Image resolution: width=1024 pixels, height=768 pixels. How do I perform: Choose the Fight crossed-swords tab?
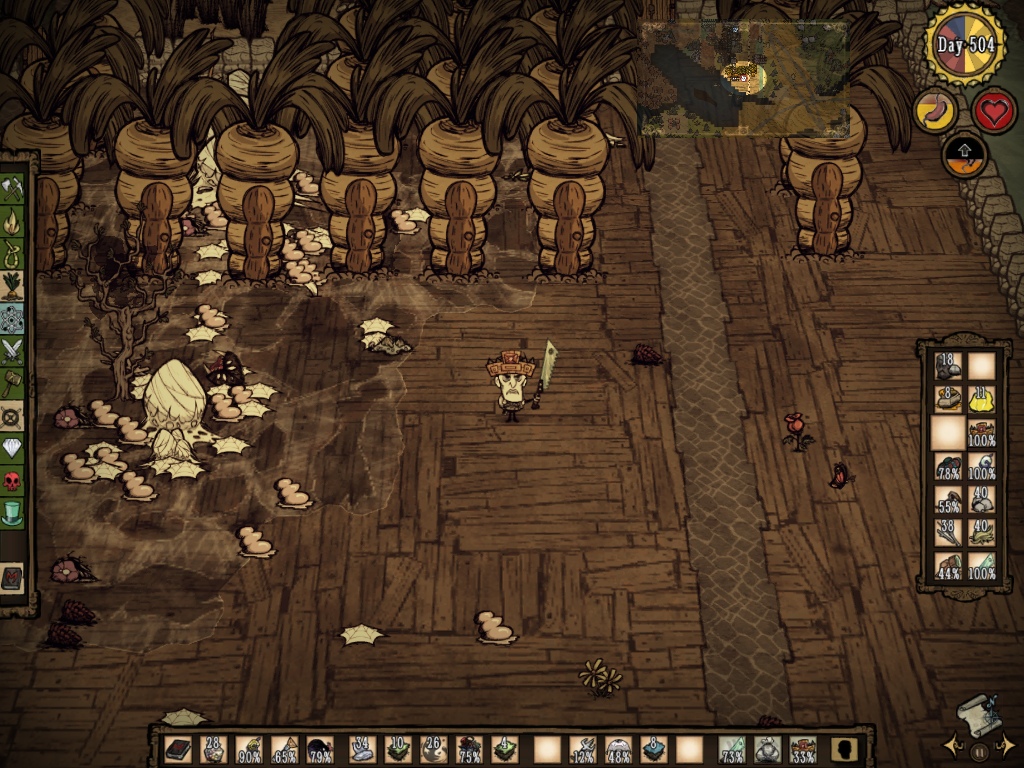[x=13, y=350]
